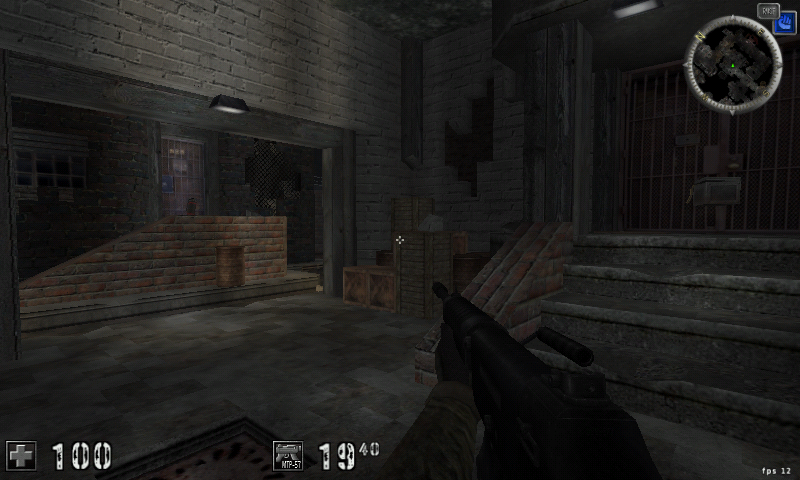The height and width of the screenshot is (480, 800).
Task: Click the gray badge above the minimap
Action: point(768,11)
